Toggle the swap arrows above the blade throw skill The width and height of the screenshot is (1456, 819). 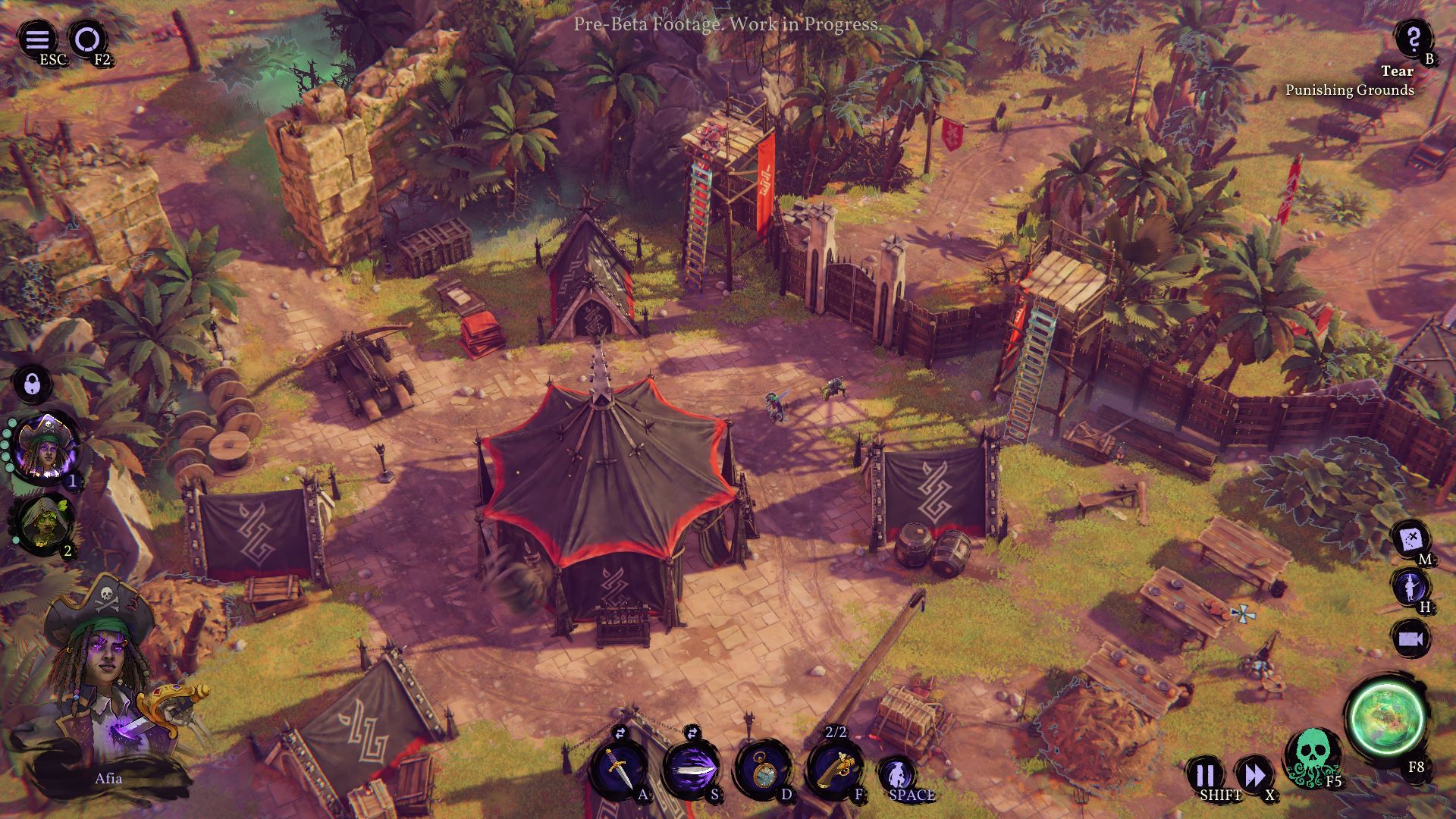click(693, 733)
